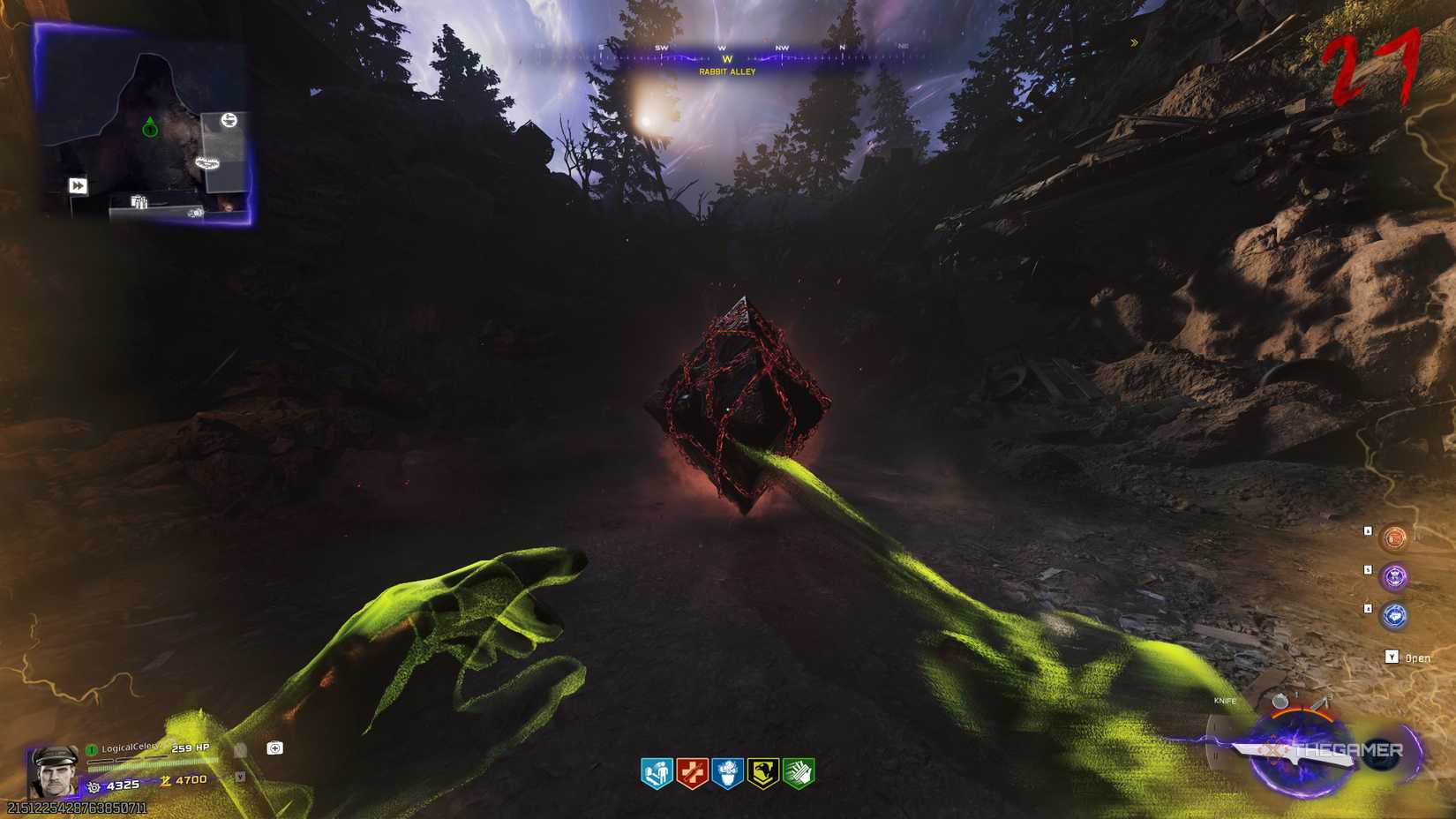The height and width of the screenshot is (819, 1456).
Task: Click the red Quick Revive cross perk icon
Action: coord(693,770)
